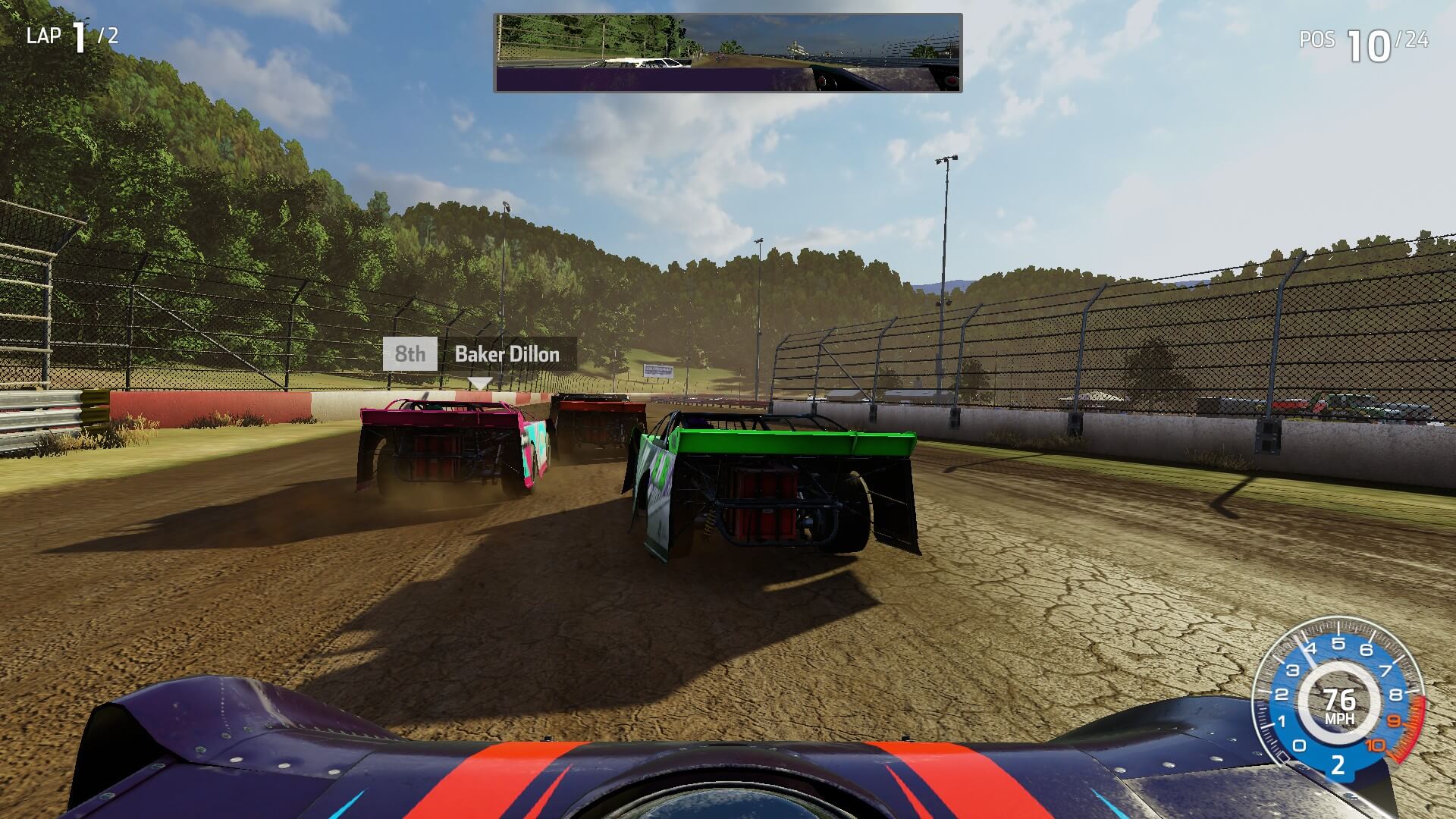The image size is (1456, 819).
Task: Click the rear-view mirror display
Action: pyautogui.click(x=728, y=53)
